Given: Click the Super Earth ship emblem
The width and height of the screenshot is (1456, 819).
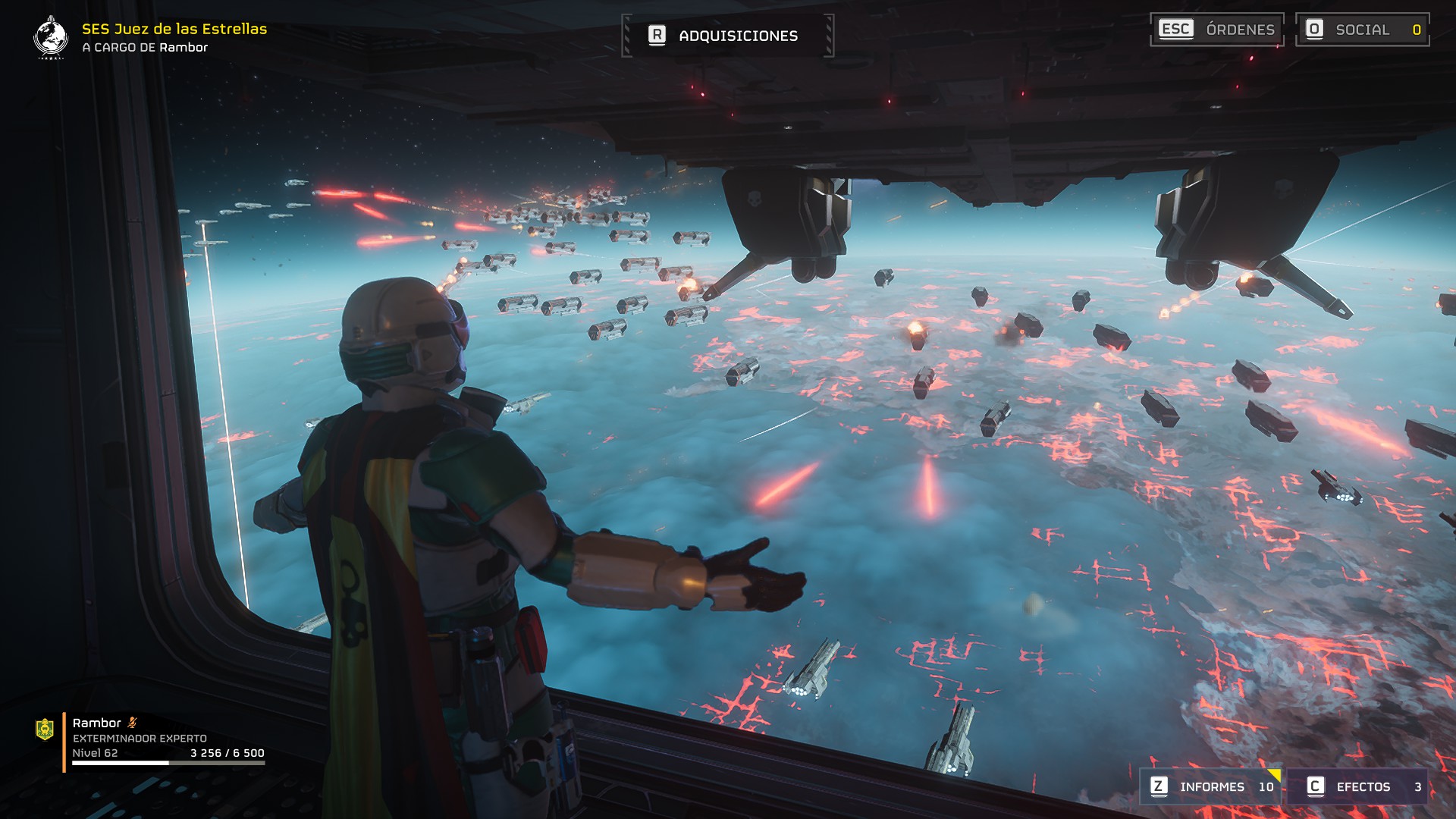Looking at the screenshot, I should point(51,37).
